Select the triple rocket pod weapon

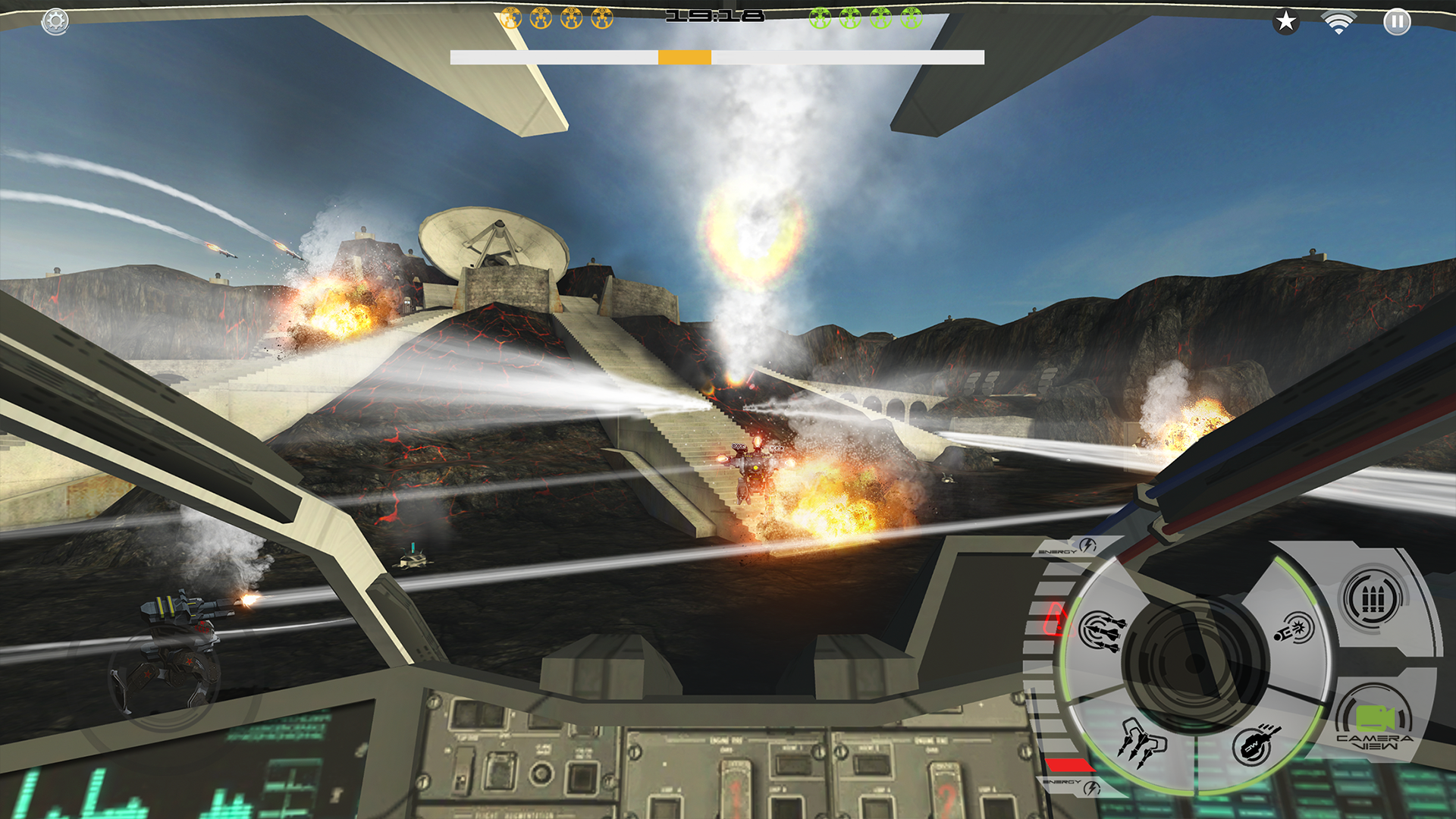(1141, 742)
